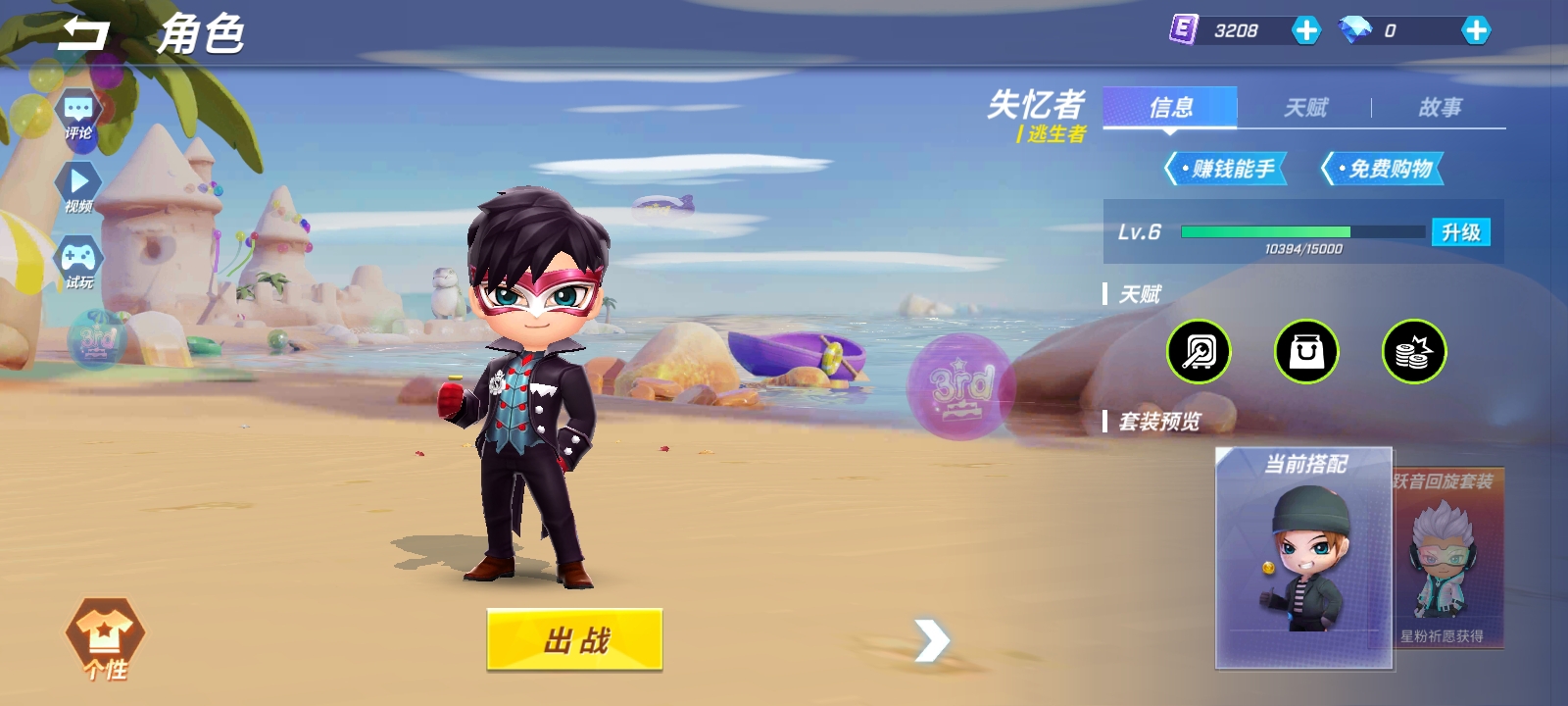View the coin stack talent icon
Viewport: 1568px width, 706px height.
tap(1413, 351)
